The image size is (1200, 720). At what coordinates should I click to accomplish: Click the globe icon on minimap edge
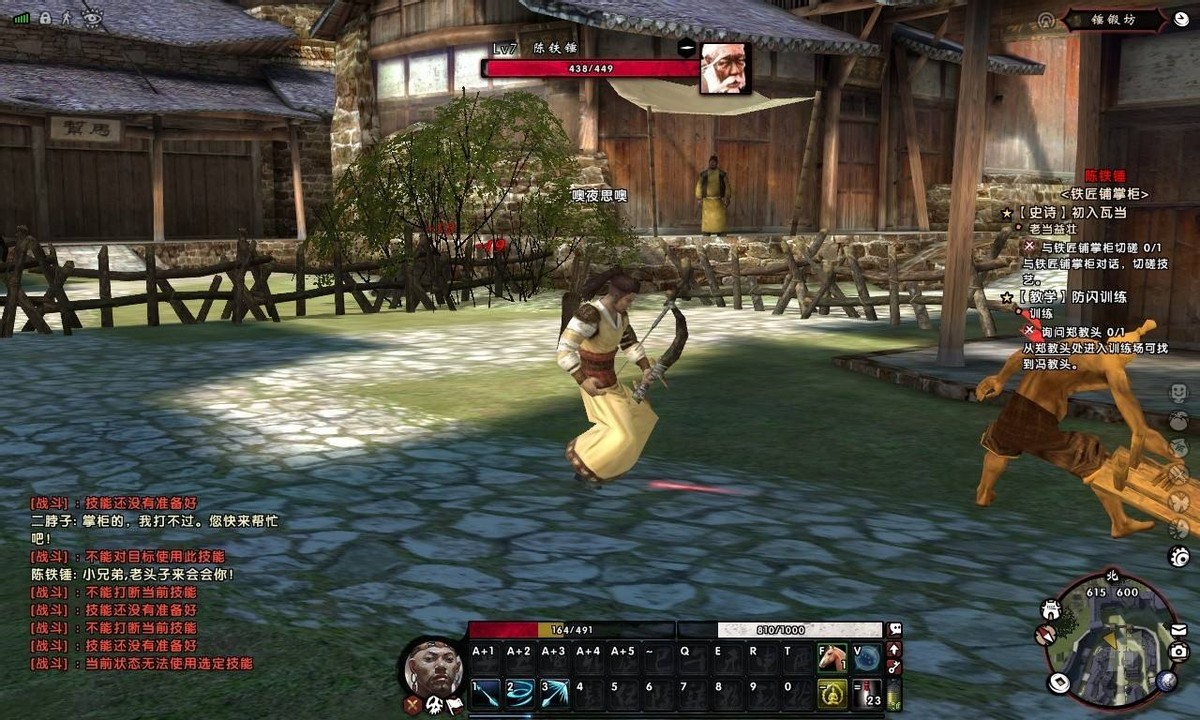(1166, 681)
